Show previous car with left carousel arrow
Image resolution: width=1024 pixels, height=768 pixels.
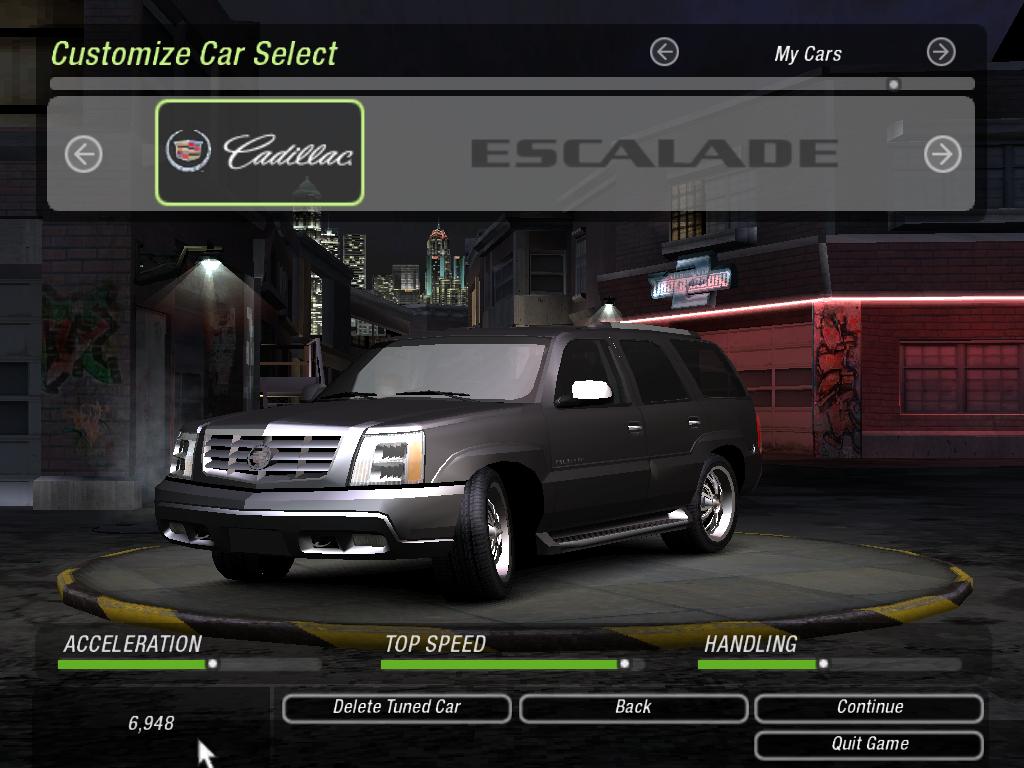pyautogui.click(x=84, y=154)
